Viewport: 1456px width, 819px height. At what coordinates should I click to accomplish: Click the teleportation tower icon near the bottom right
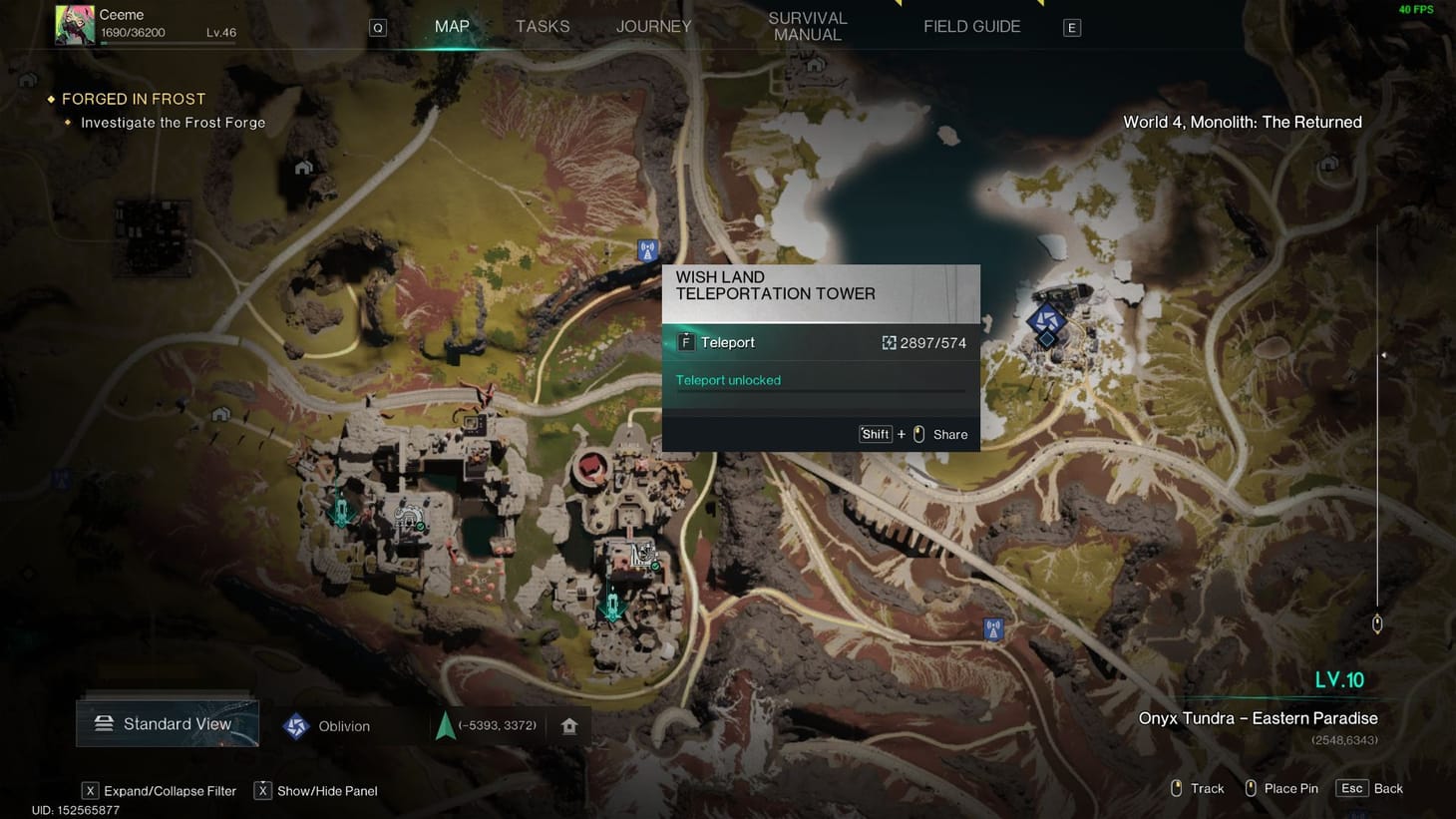tap(993, 629)
